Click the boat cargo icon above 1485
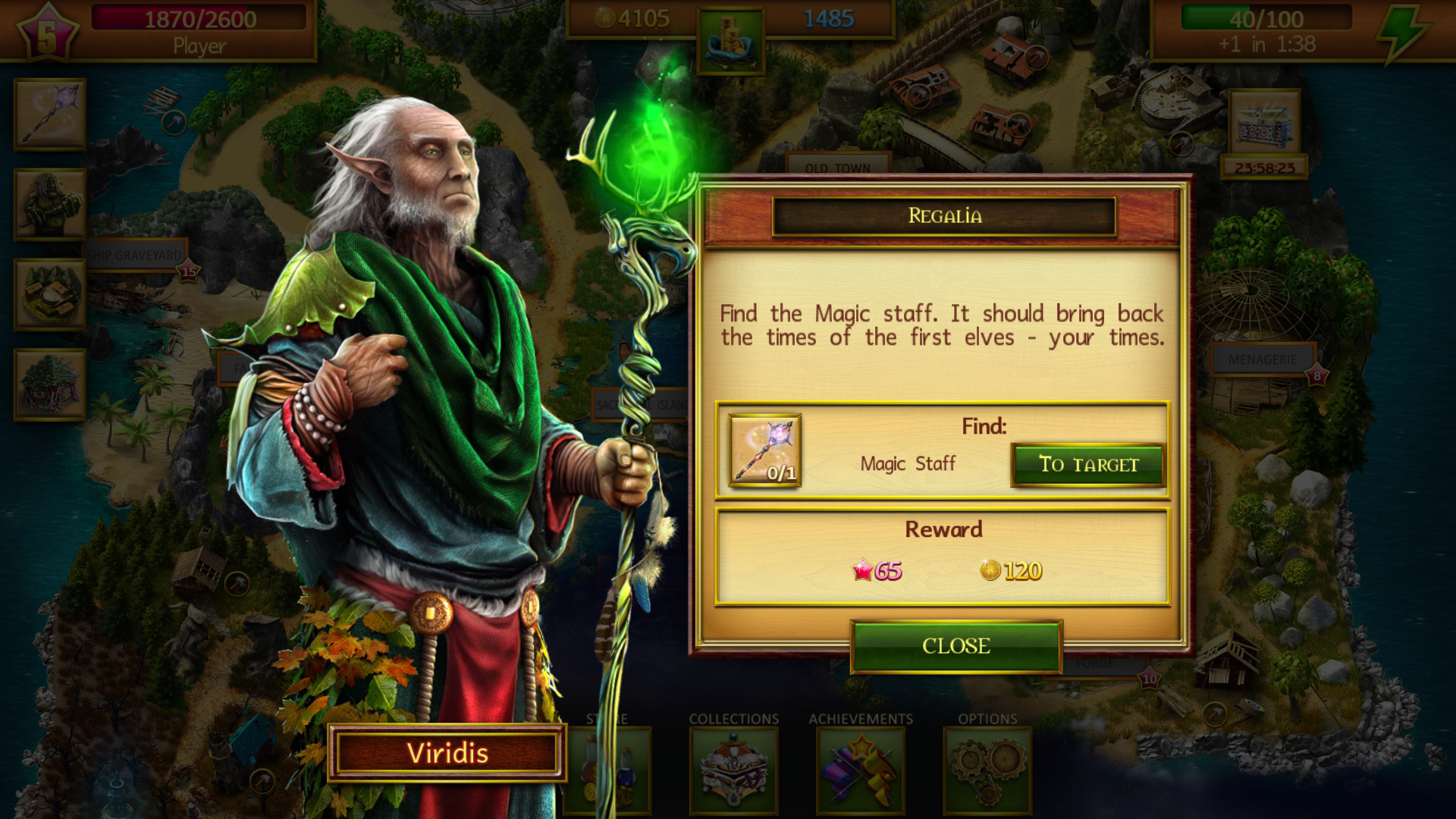The image size is (1456, 819). [x=730, y=42]
